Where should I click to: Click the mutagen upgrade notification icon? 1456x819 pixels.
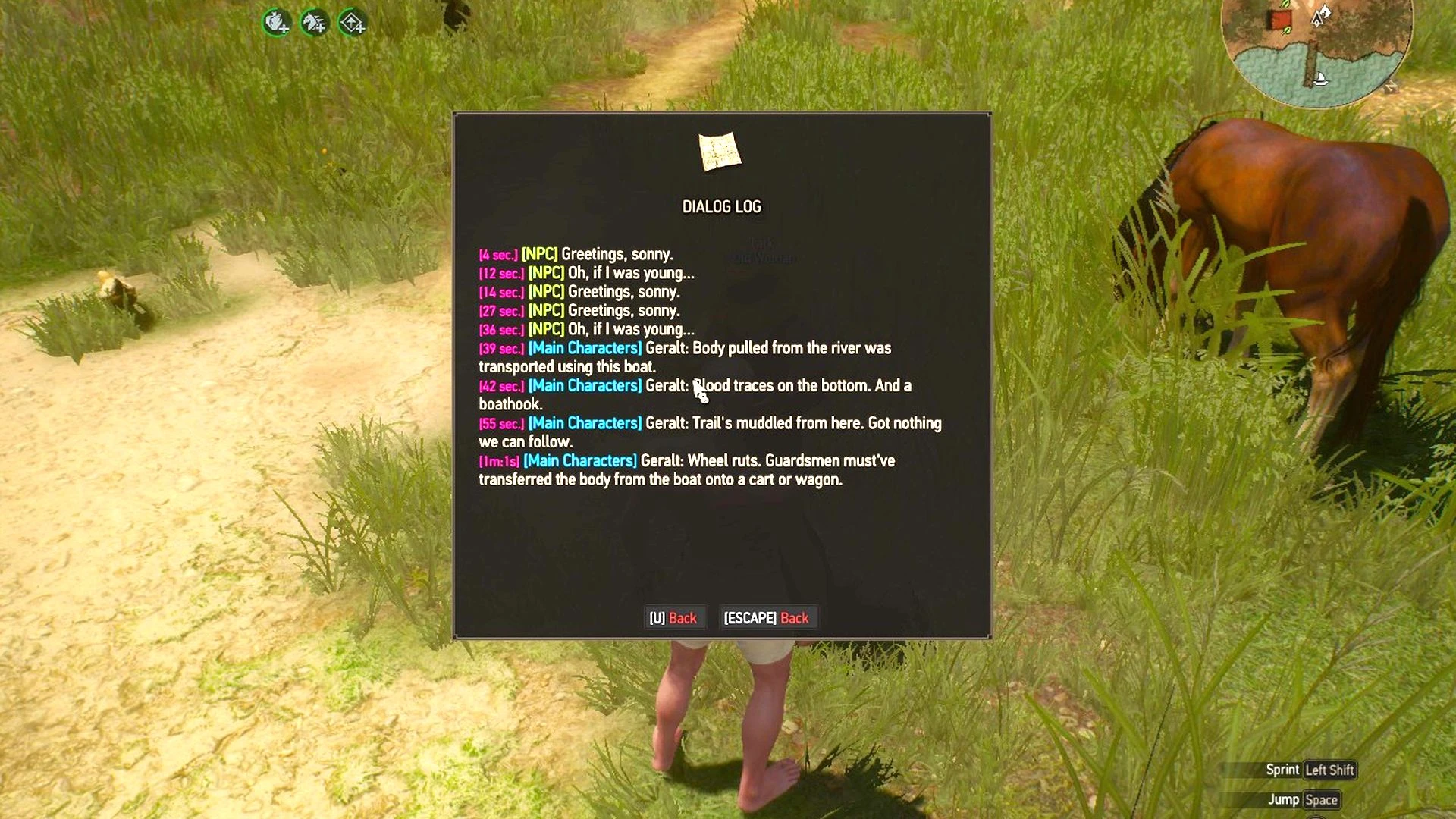pos(276,24)
